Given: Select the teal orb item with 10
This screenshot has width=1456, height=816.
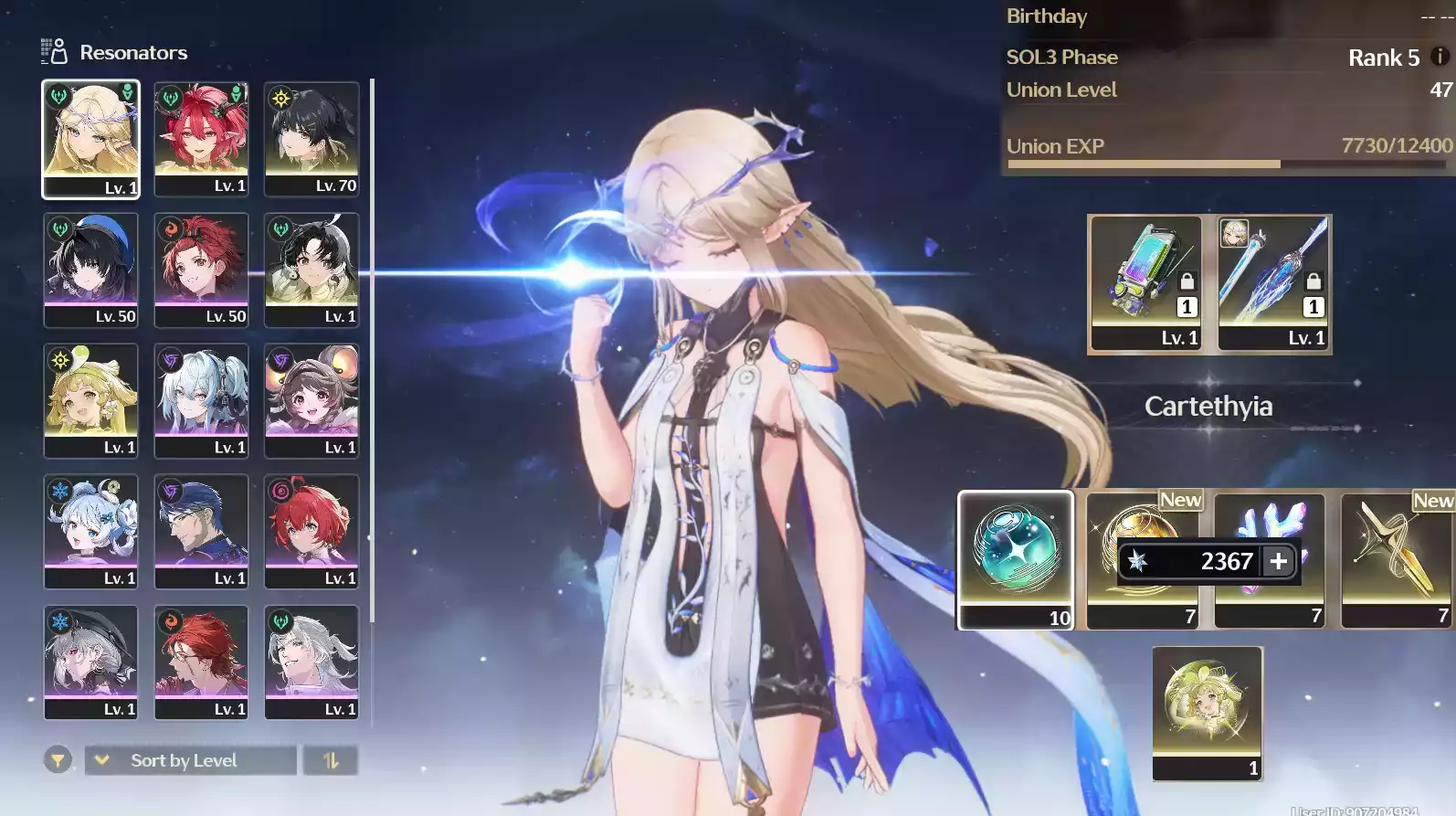Looking at the screenshot, I should (x=1015, y=559).
